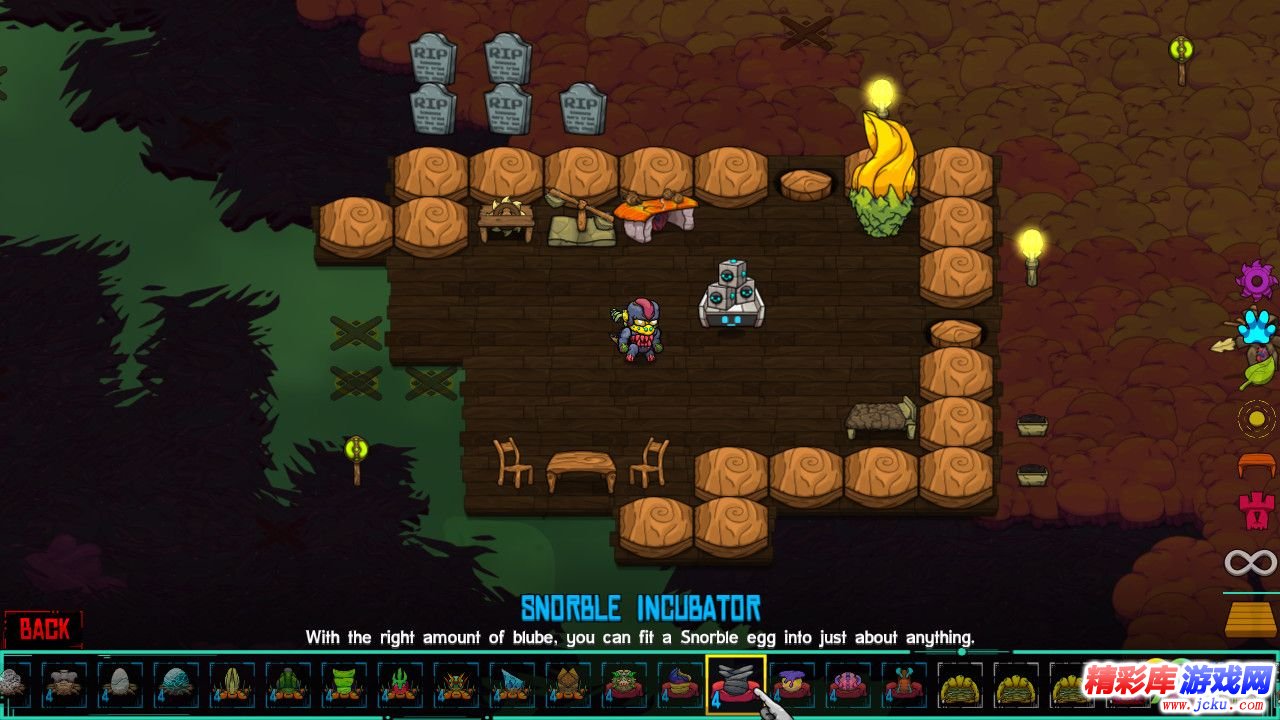Open the orange table furniture category
This screenshot has width=1280, height=720.
pos(1256,465)
